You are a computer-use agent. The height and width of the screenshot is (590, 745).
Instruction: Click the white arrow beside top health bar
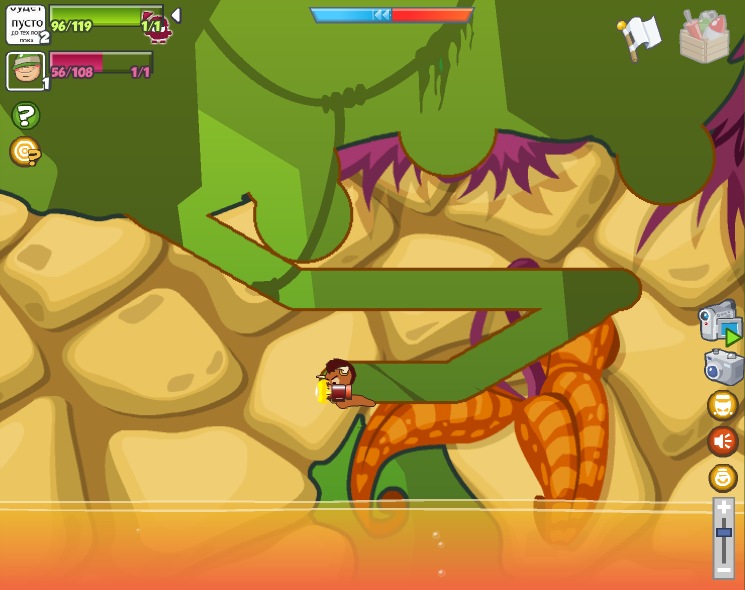tap(176, 15)
